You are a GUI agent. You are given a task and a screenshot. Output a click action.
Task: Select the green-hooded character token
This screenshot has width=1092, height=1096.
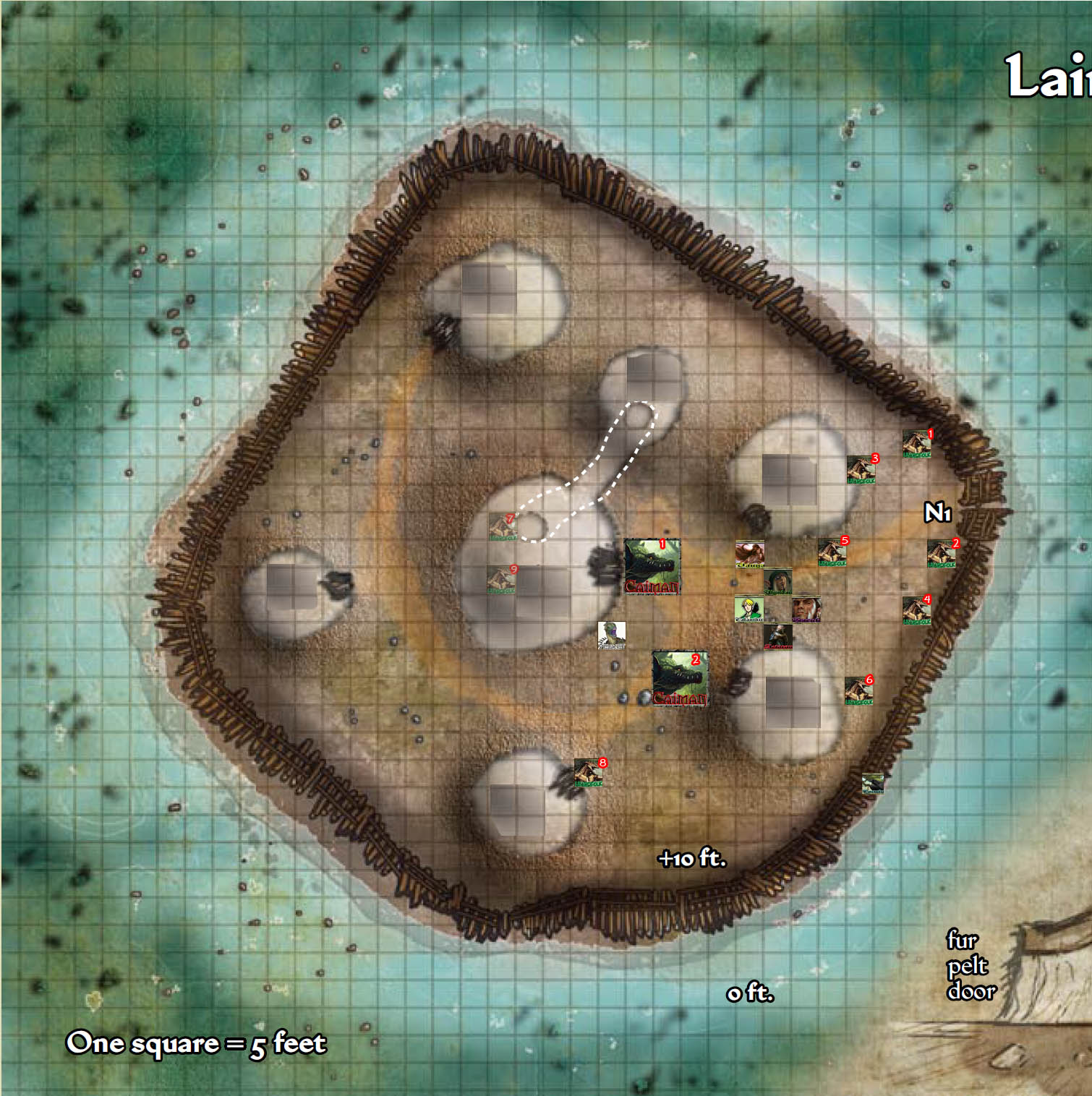point(777,581)
